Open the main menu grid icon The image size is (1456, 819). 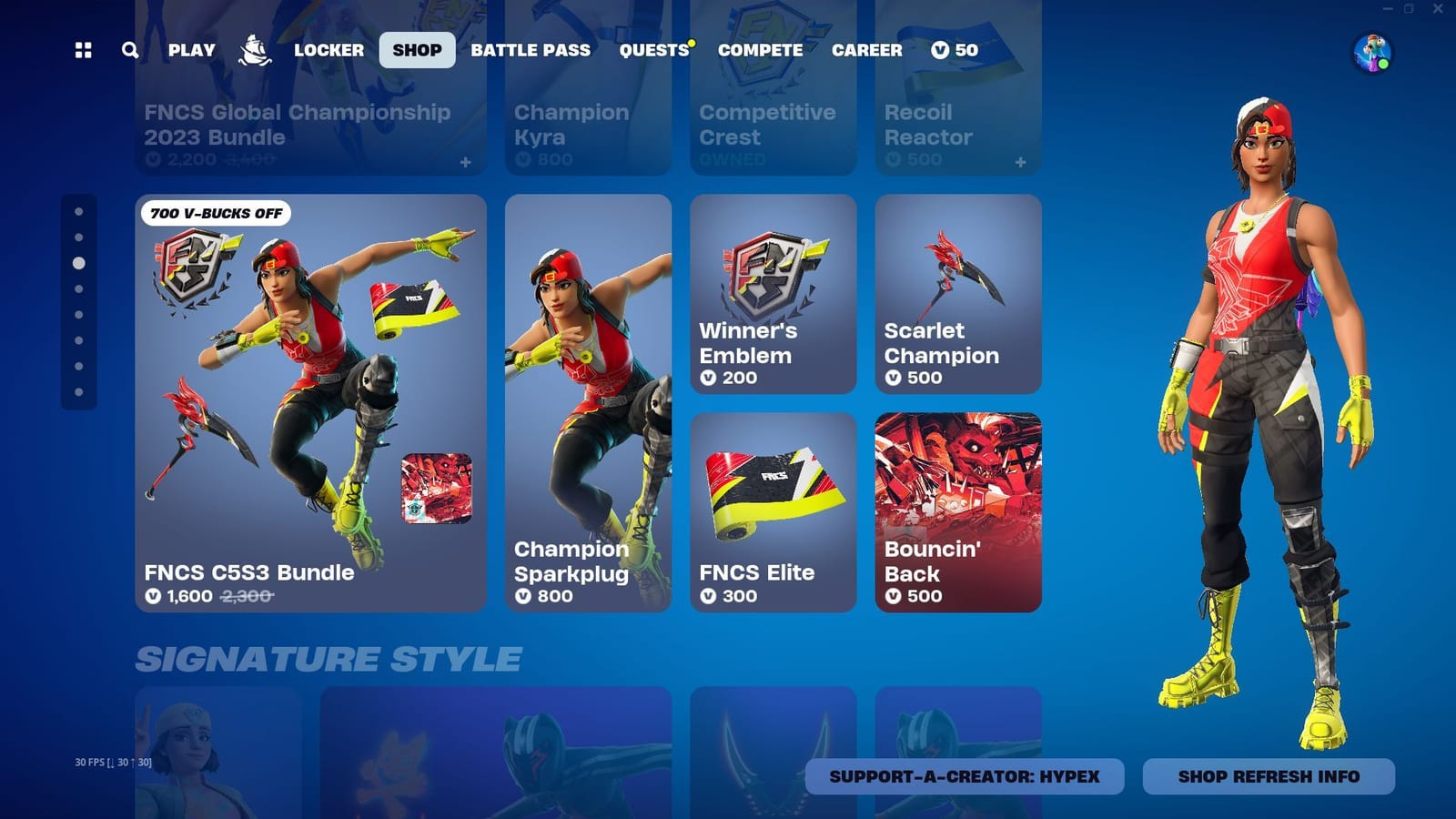point(84,50)
